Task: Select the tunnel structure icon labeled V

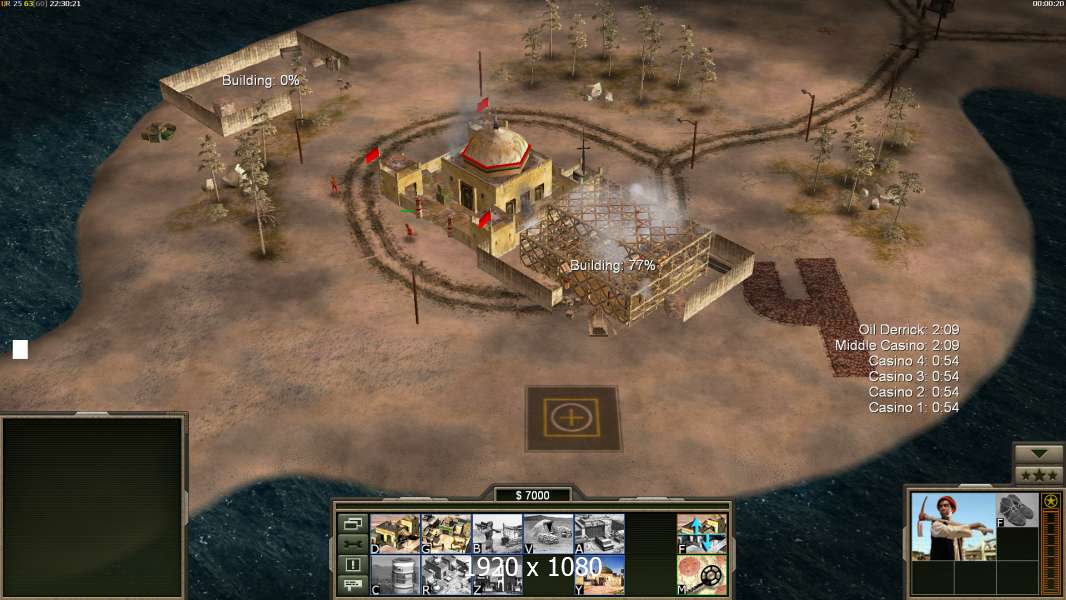Action: [x=548, y=534]
